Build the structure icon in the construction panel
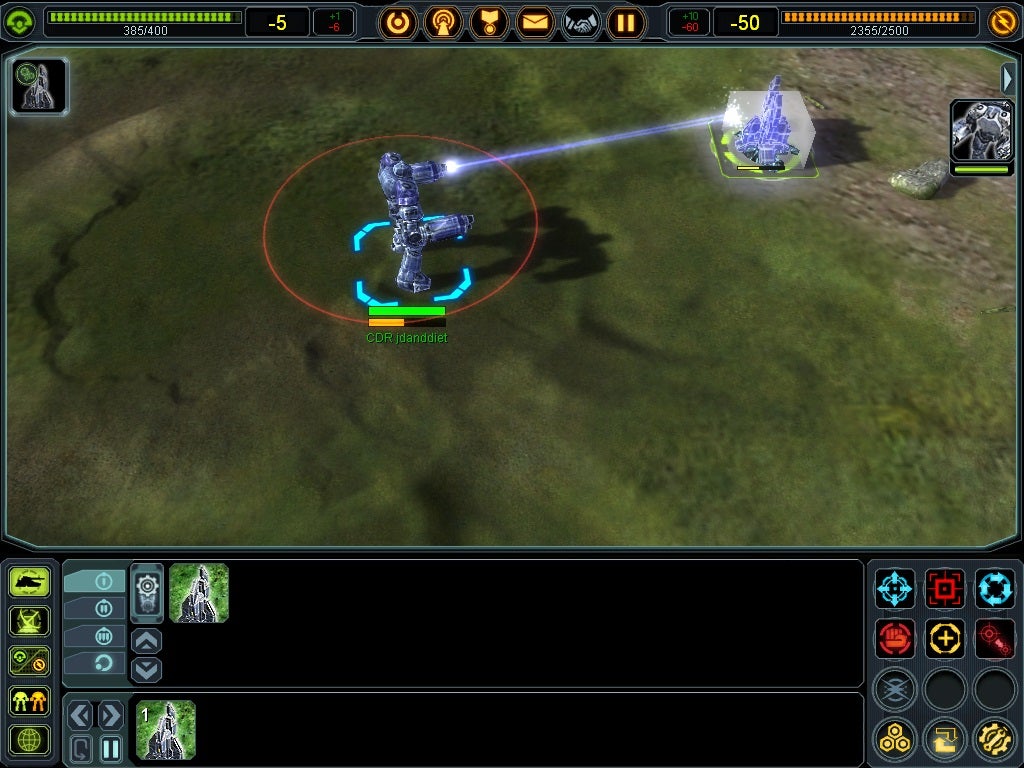Image resolution: width=1024 pixels, height=768 pixels. [x=199, y=593]
